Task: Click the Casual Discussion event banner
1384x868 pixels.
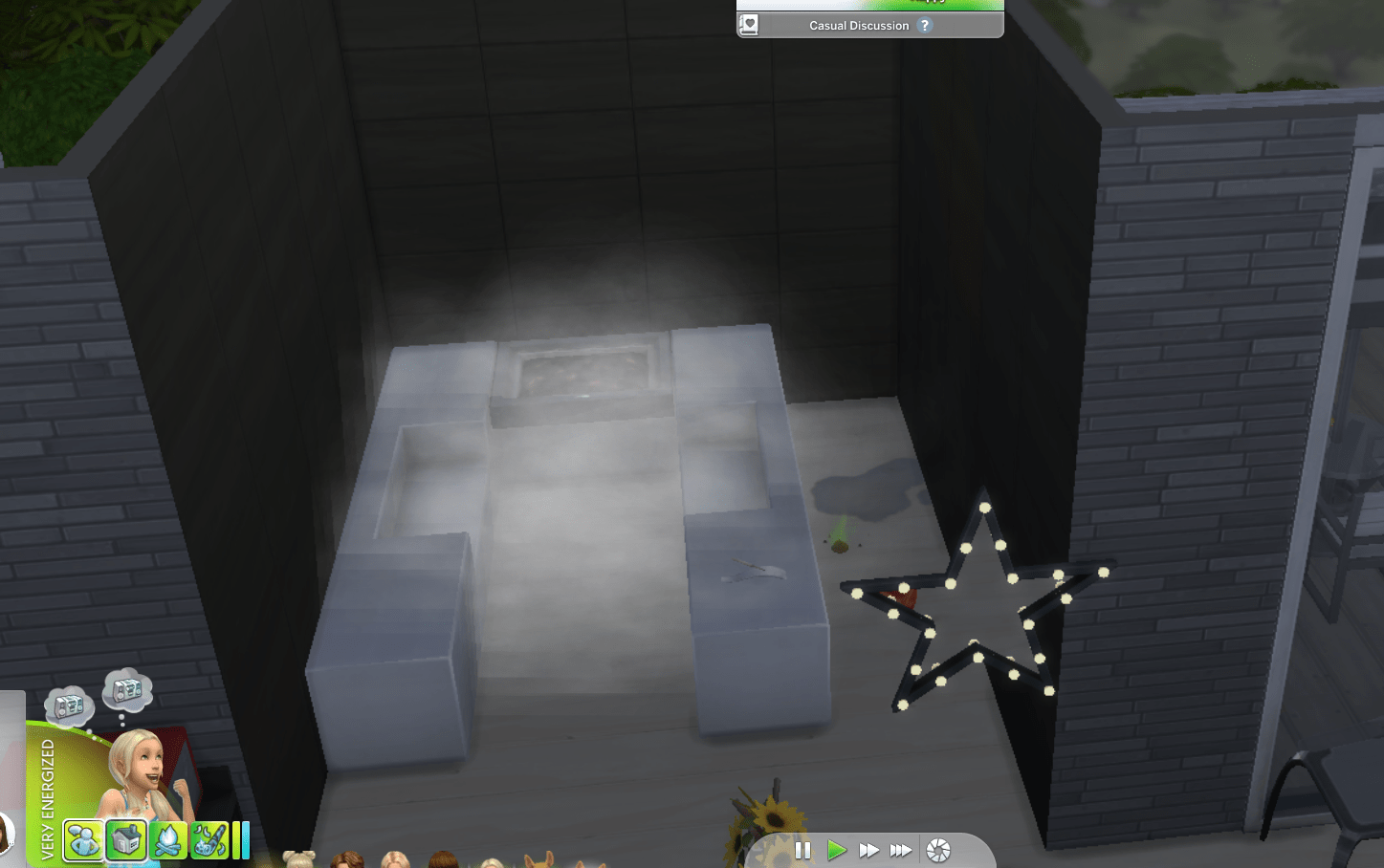Action: [x=861, y=26]
